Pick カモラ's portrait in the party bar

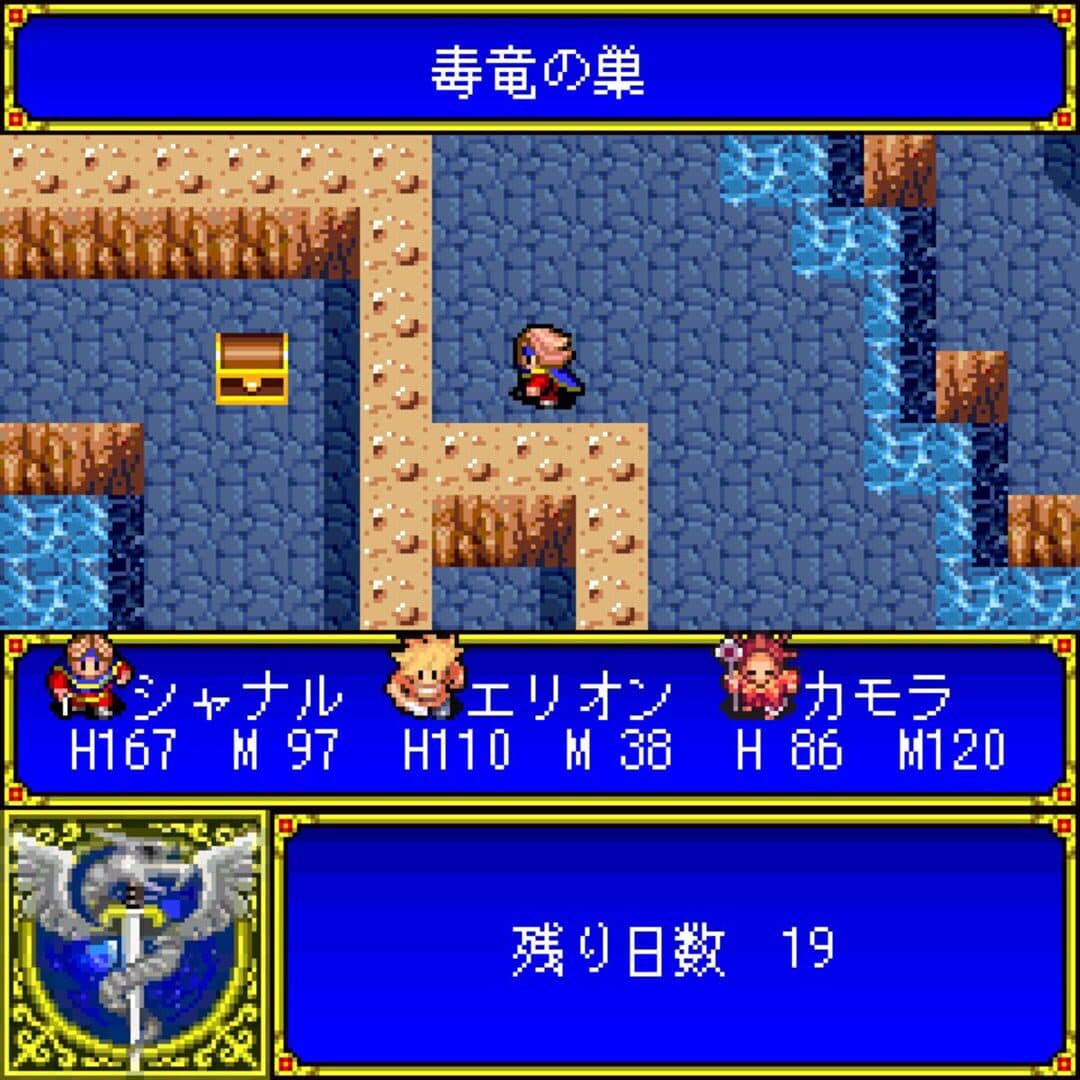757,679
